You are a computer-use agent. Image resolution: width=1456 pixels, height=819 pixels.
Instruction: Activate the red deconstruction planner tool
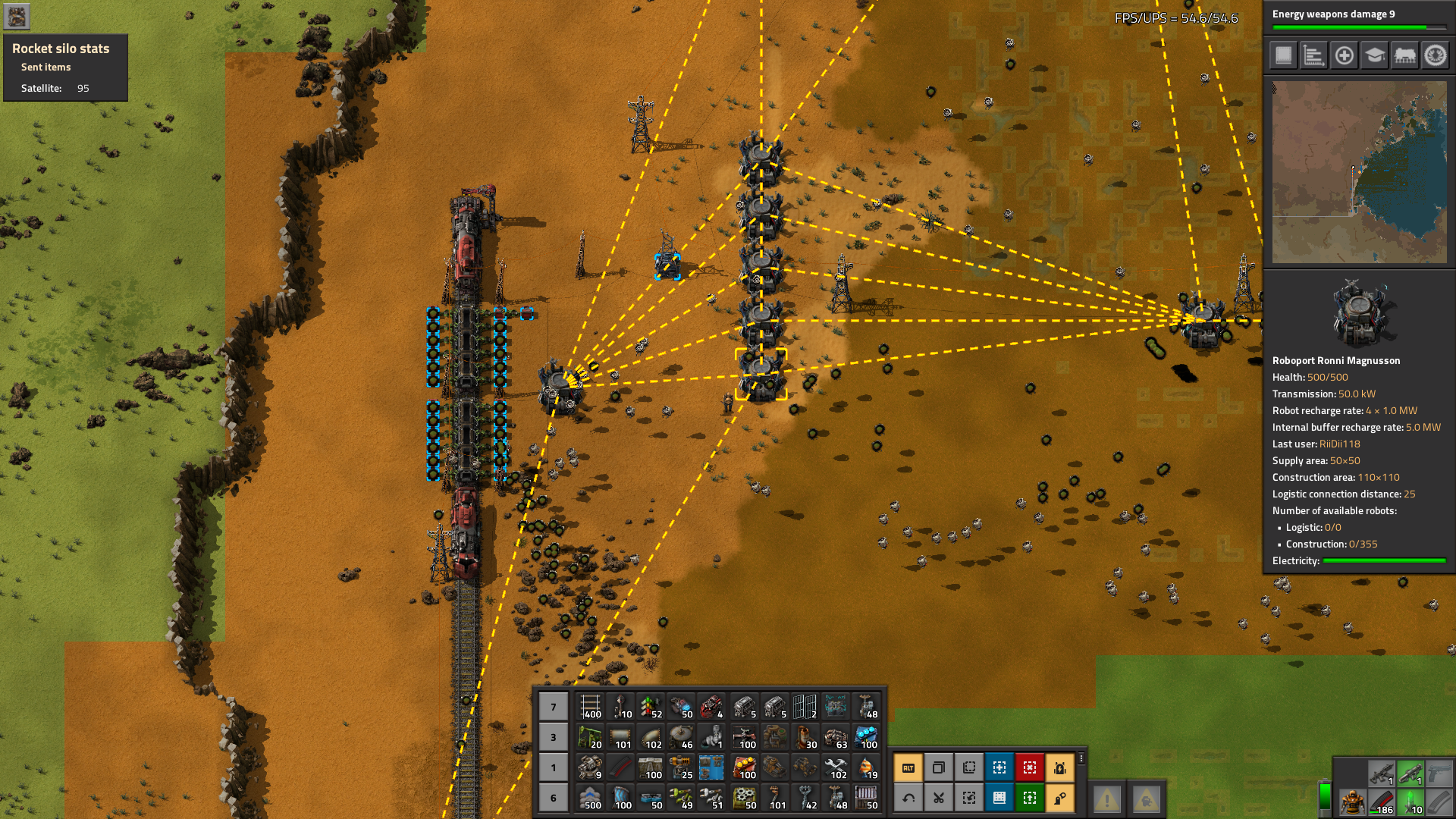(1030, 767)
